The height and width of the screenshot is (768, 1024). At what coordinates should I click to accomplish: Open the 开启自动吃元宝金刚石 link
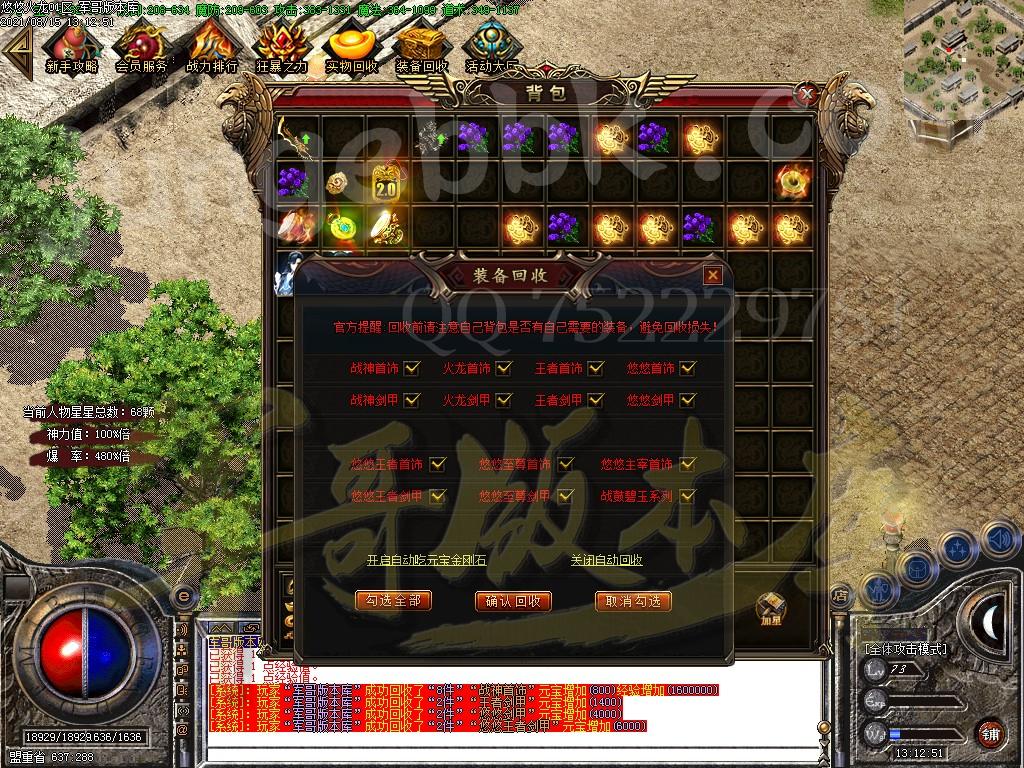click(426, 560)
